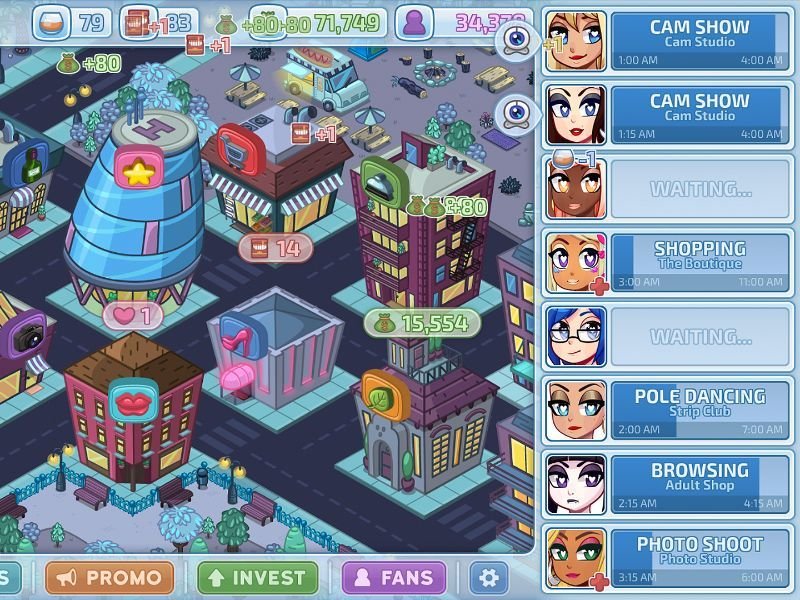Screen dimensions: 800x600
Task: Open the Invest menu
Action: [258, 577]
